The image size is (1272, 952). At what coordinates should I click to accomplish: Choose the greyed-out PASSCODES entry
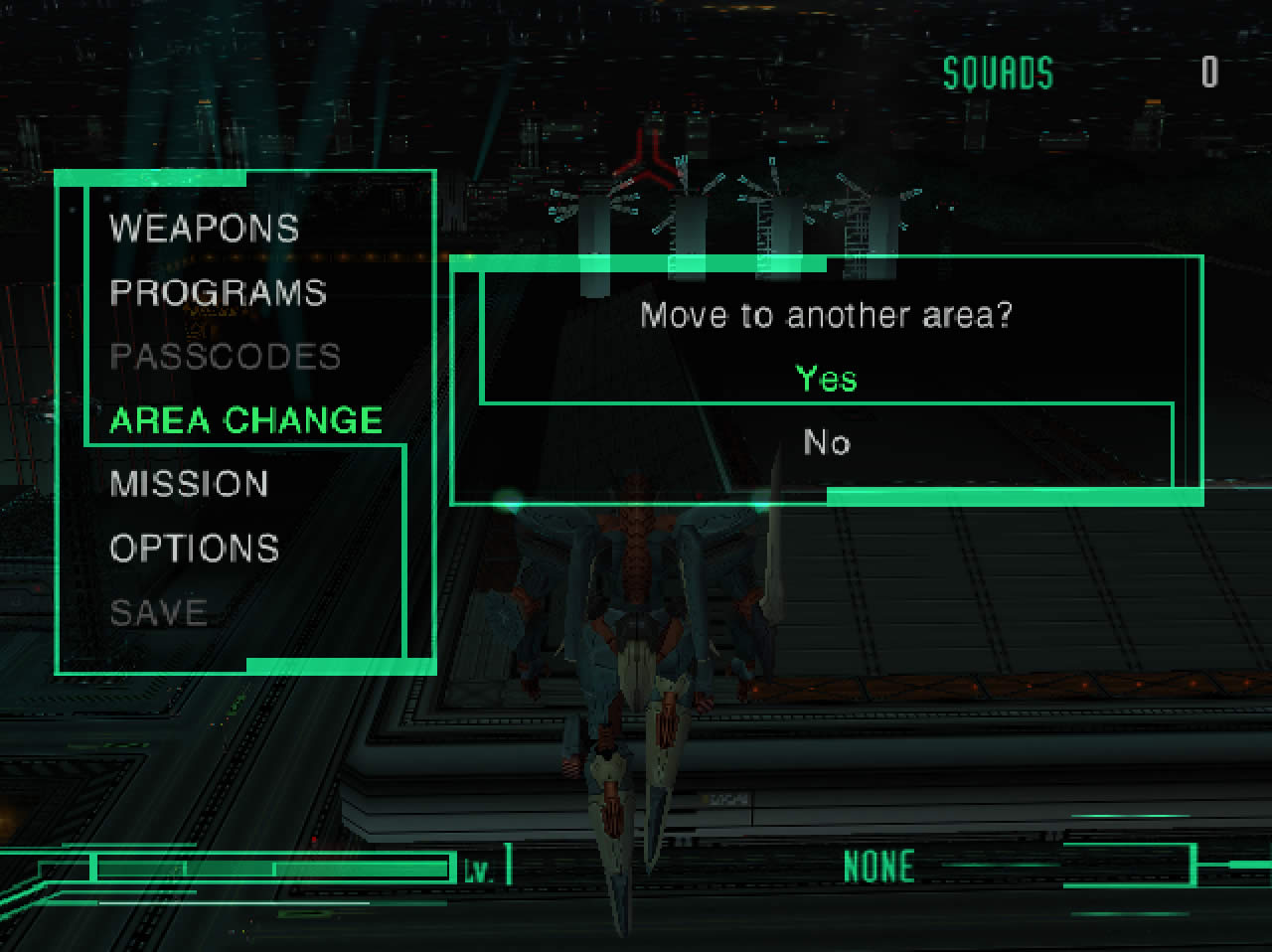point(225,356)
